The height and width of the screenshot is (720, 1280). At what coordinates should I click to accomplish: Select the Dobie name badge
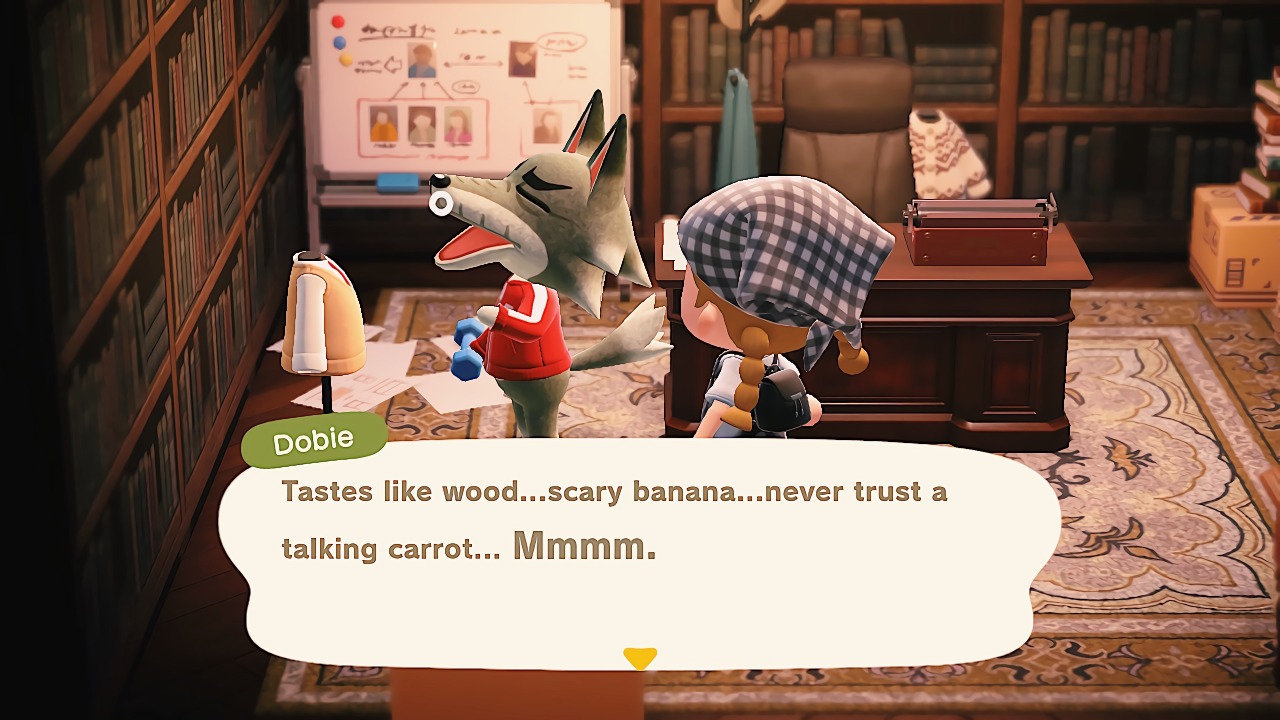click(x=313, y=438)
